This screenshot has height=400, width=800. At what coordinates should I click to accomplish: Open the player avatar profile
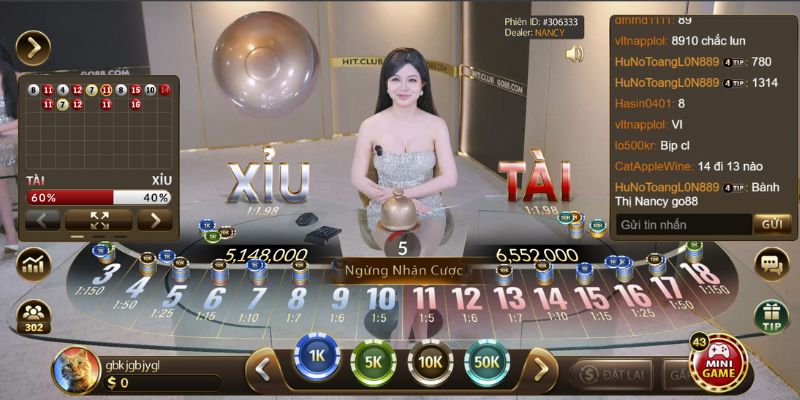click(x=73, y=368)
